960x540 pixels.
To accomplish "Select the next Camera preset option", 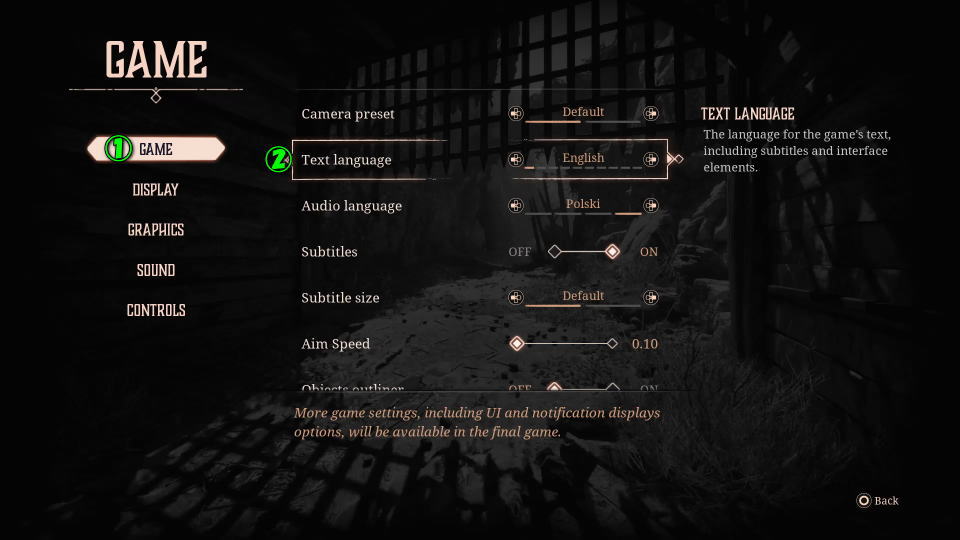I will (651, 114).
